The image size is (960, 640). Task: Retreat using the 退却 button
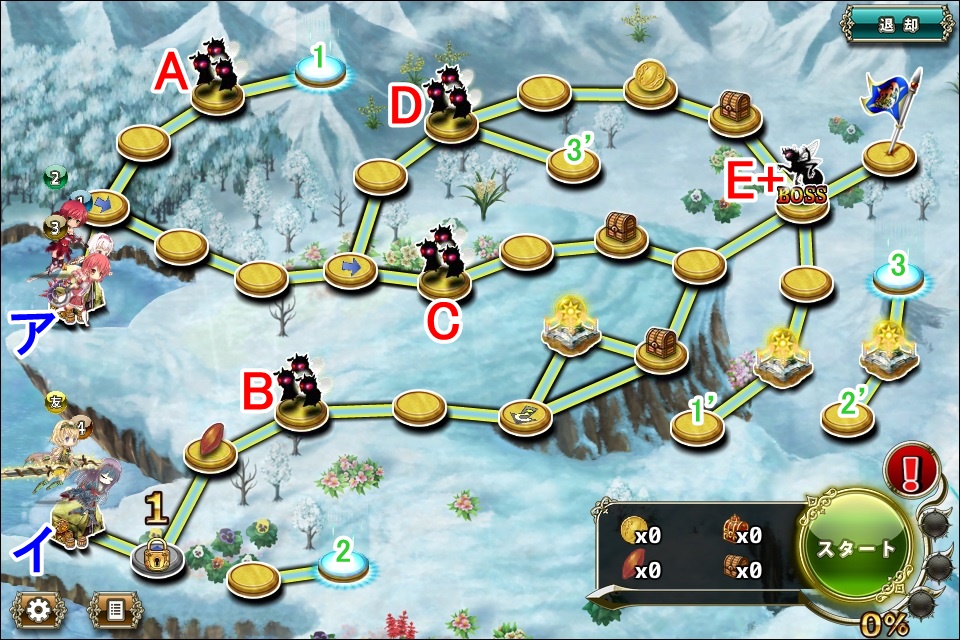point(894,22)
